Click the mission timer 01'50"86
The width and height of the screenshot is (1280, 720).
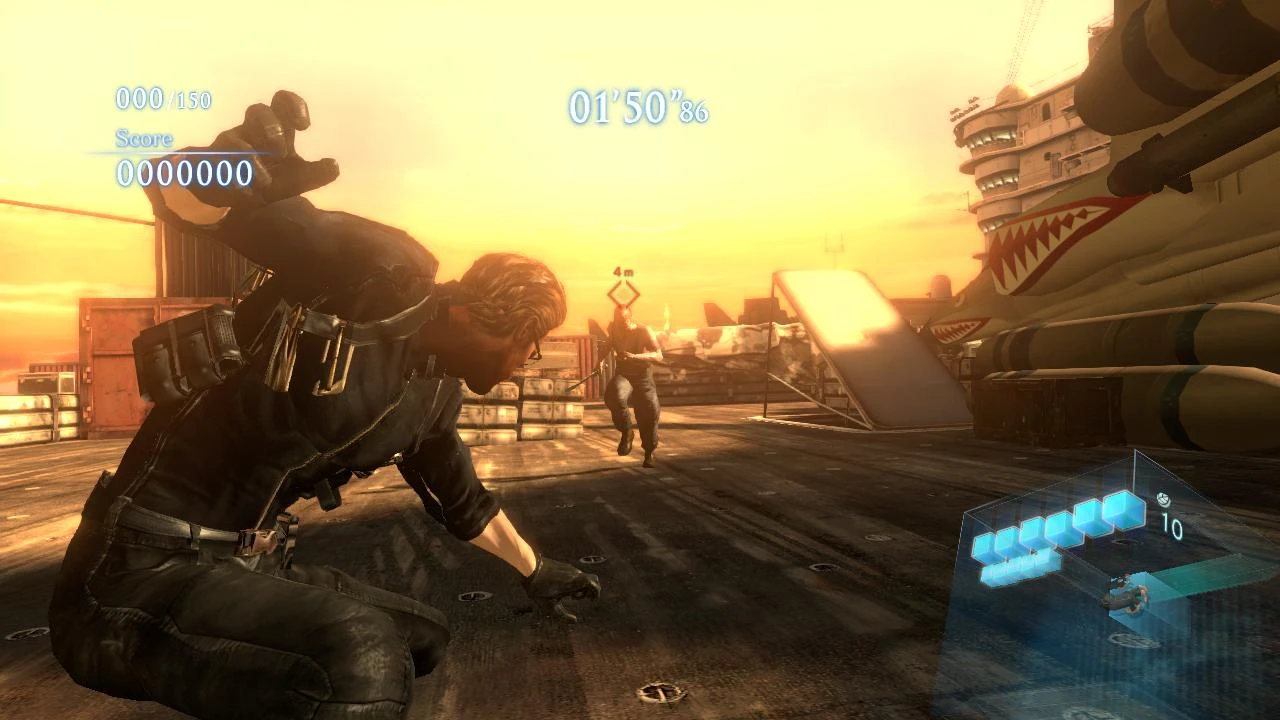coord(638,108)
